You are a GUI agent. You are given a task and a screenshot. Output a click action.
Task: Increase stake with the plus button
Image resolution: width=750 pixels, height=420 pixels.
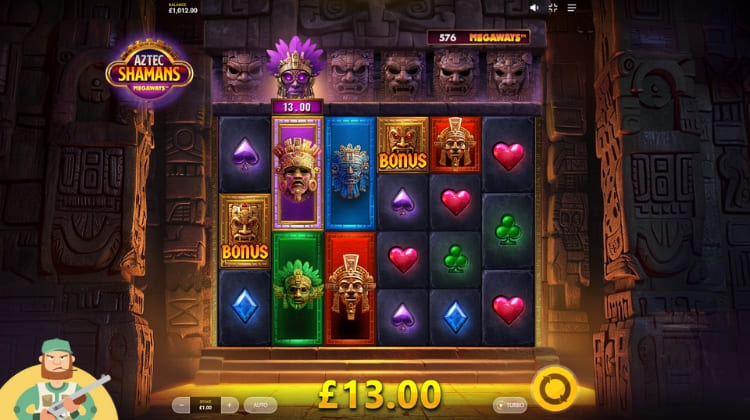click(x=229, y=405)
